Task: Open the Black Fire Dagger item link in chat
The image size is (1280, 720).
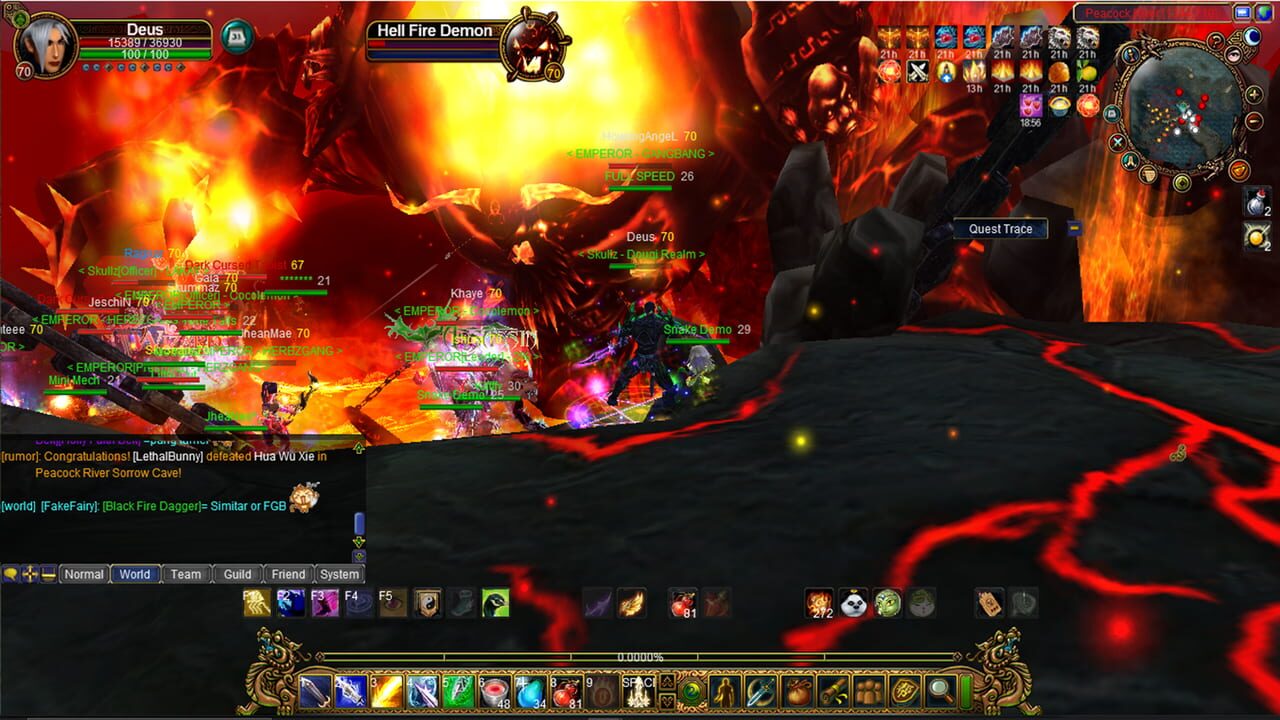Action: [152, 505]
